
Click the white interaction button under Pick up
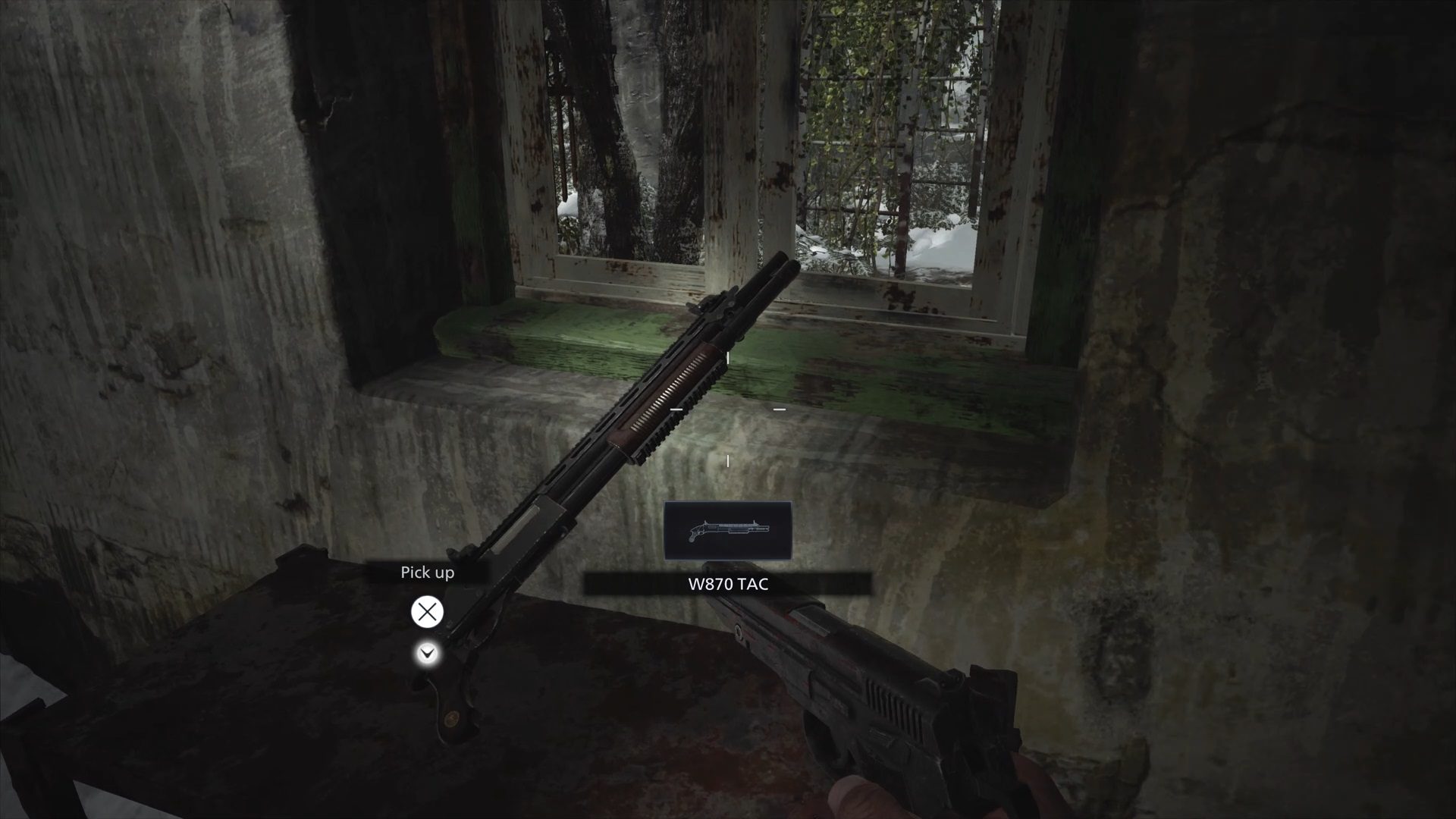[x=427, y=613]
